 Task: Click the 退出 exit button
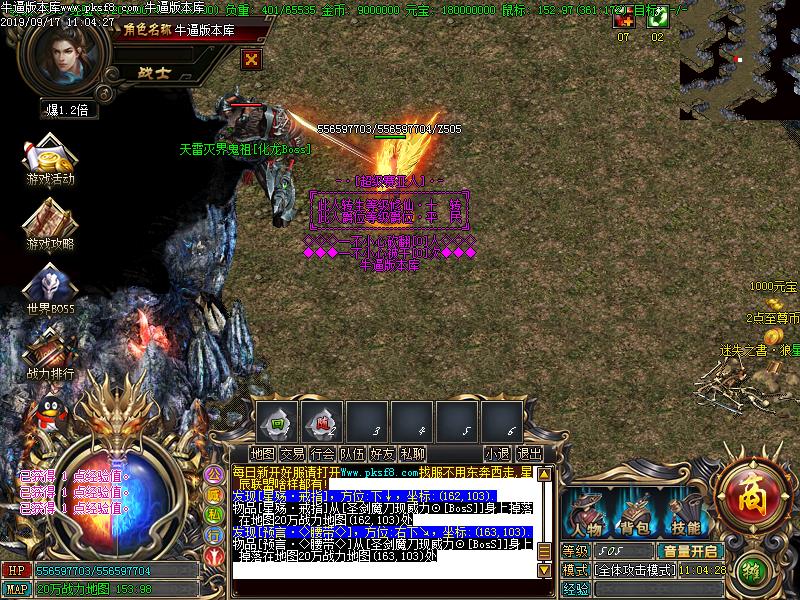529,454
